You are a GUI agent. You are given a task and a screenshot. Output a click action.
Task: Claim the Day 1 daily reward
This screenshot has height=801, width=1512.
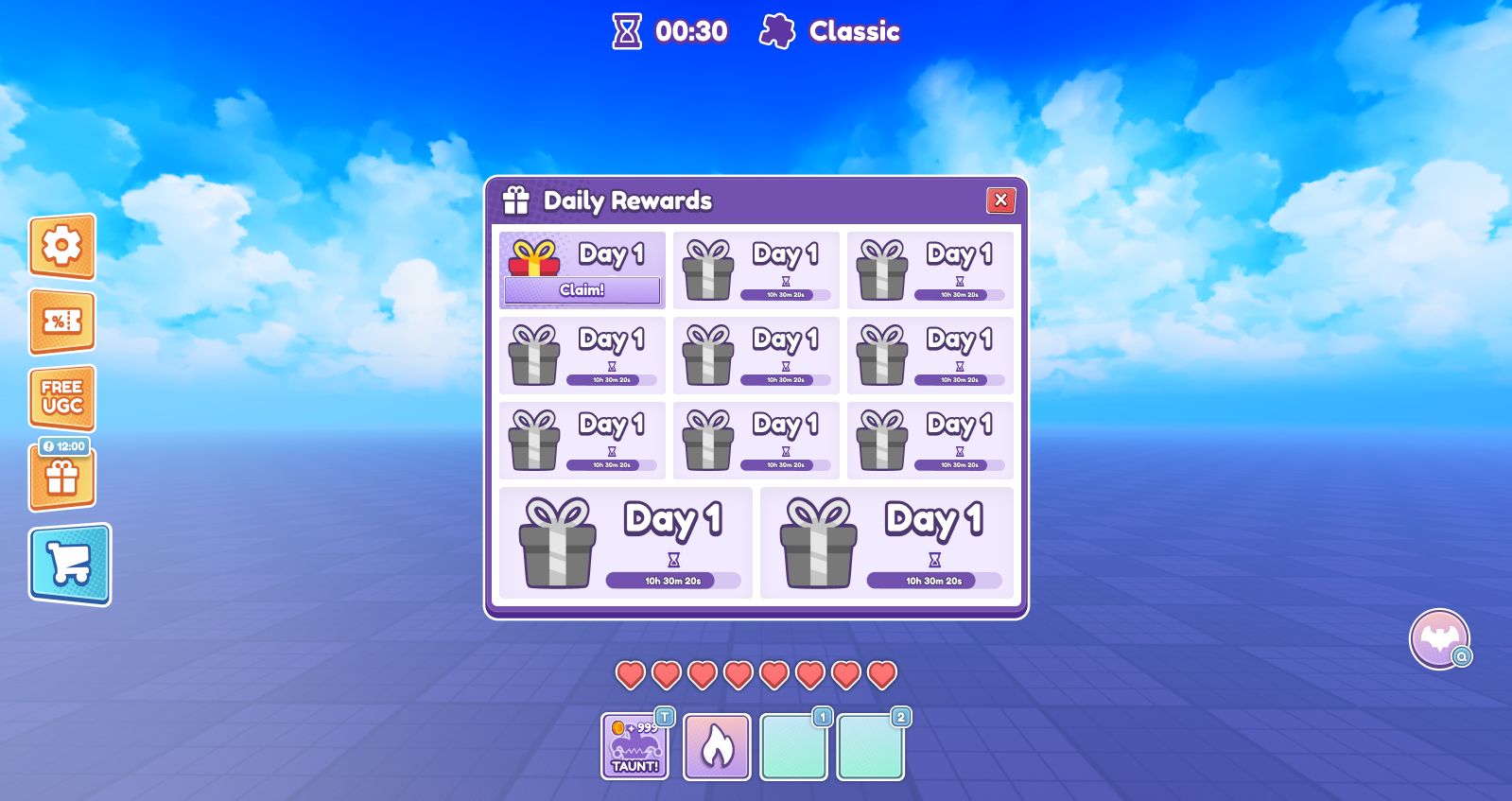coord(582,290)
